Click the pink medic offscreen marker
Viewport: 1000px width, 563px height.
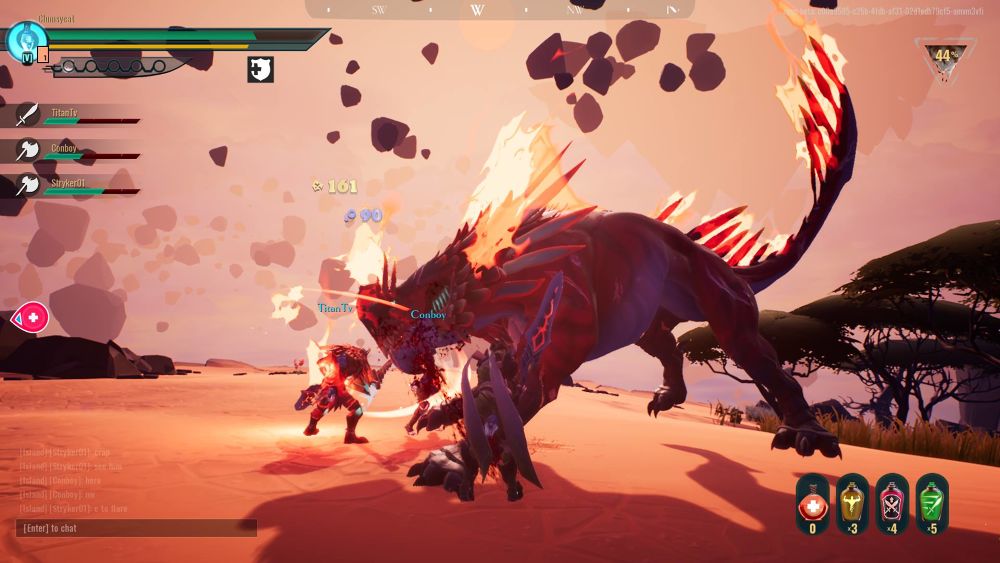point(30,318)
